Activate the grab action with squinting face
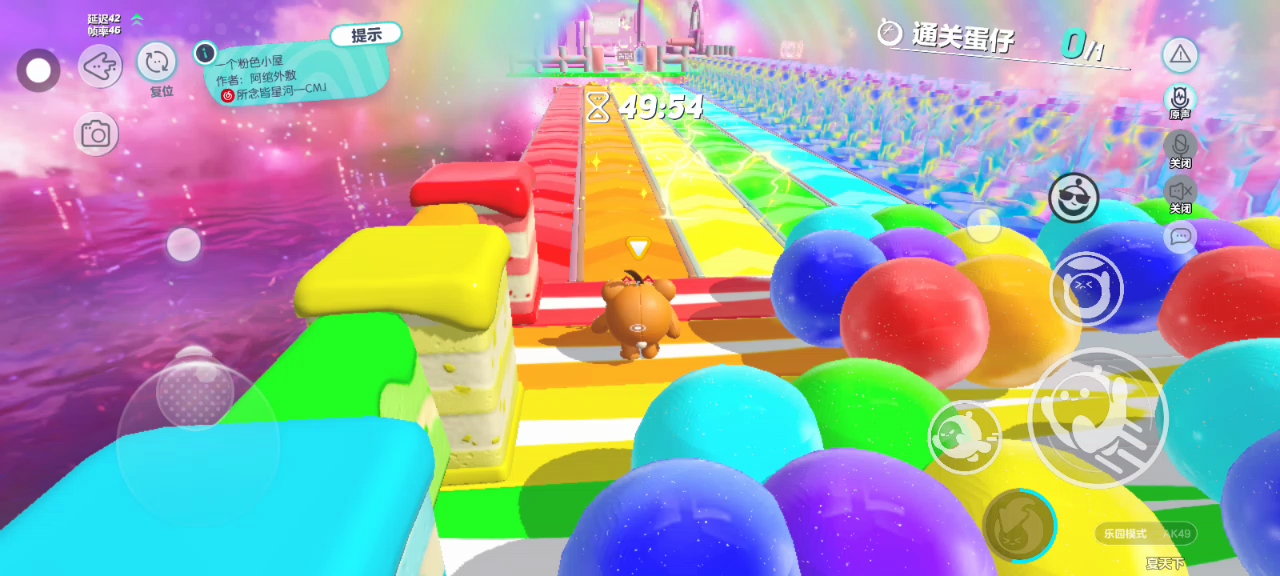The height and width of the screenshot is (576, 1280). pos(1087,289)
